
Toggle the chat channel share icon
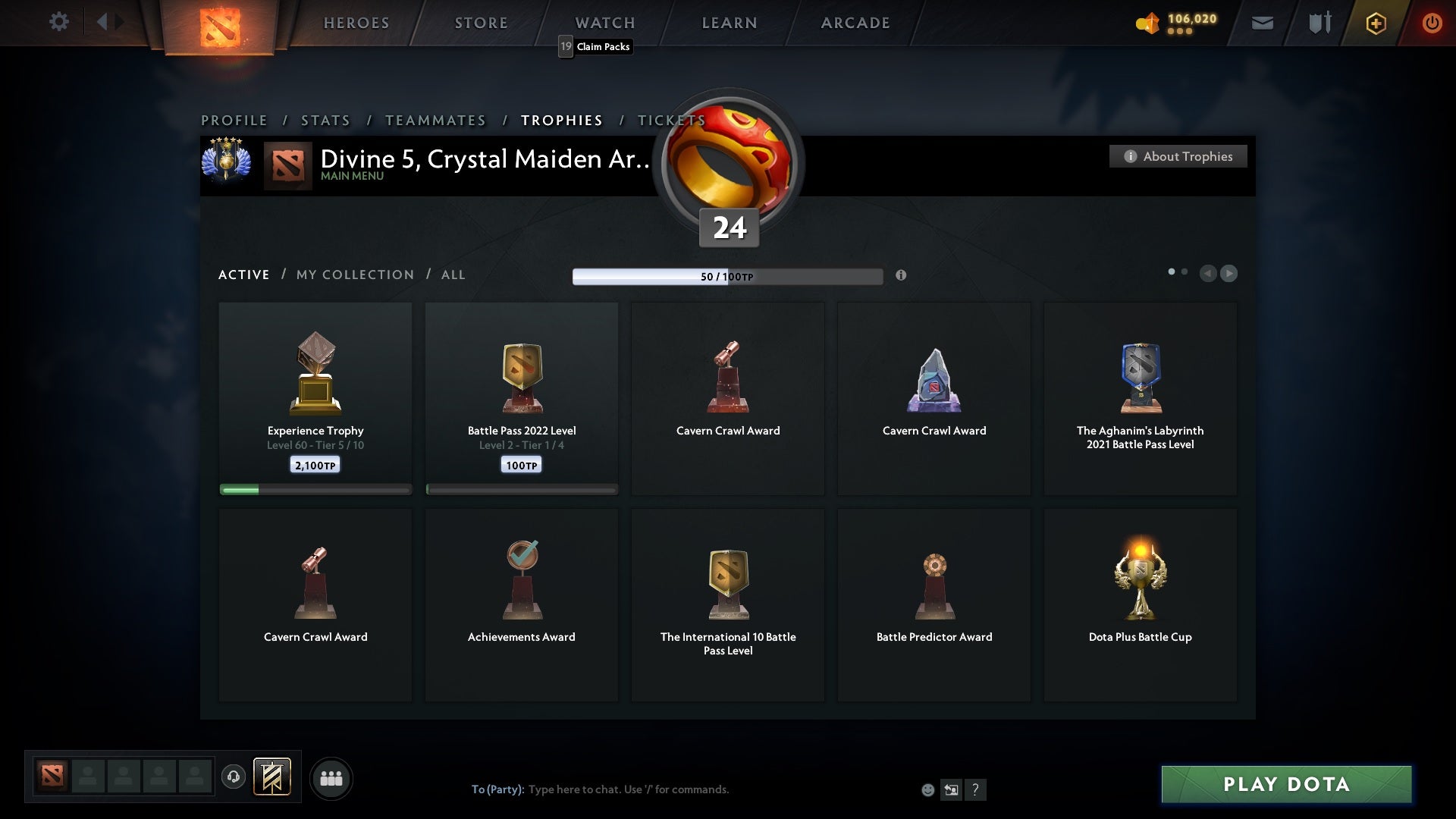point(952,789)
